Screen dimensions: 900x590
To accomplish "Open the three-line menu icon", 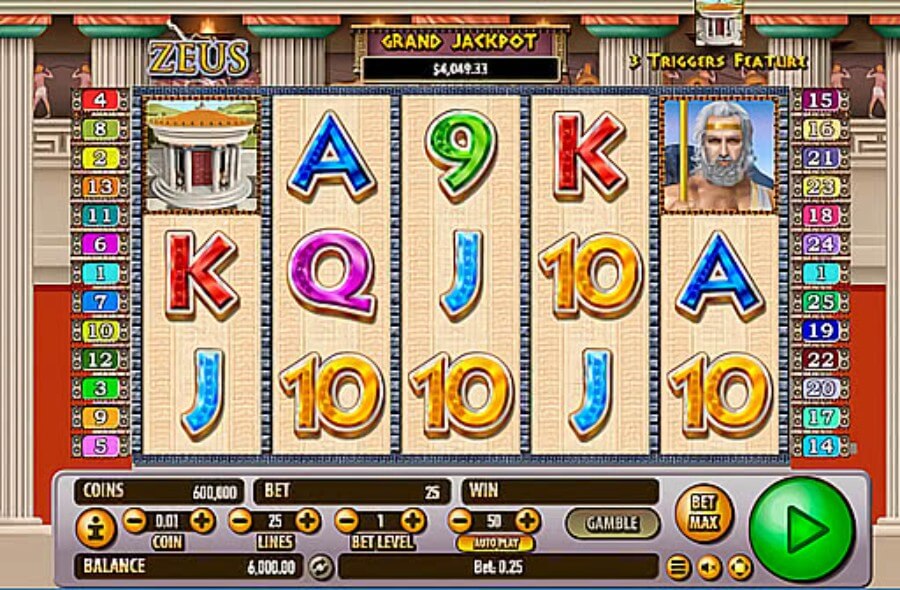I will [679, 568].
